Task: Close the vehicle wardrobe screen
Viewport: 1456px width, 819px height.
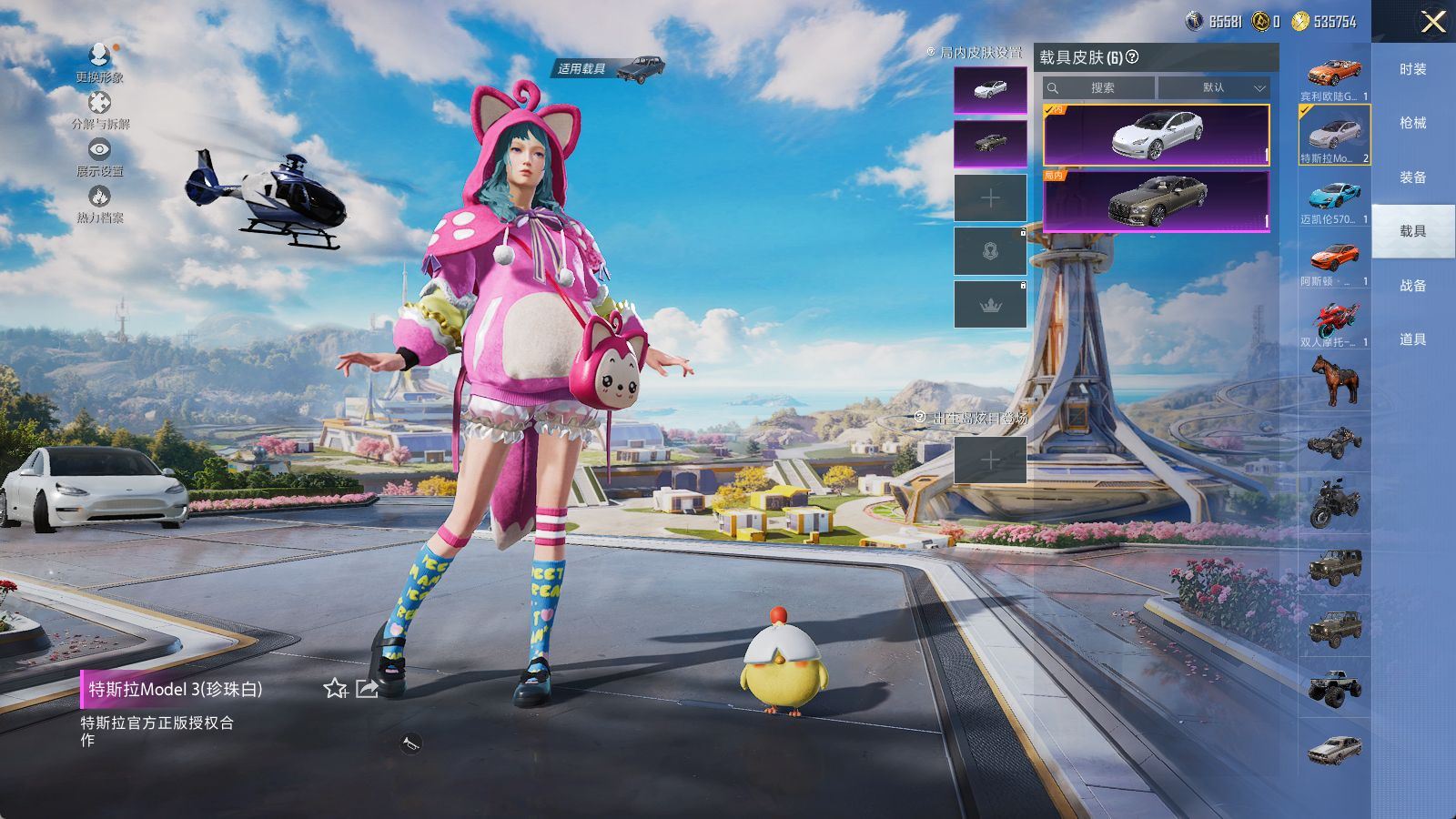Action: coord(1432,22)
